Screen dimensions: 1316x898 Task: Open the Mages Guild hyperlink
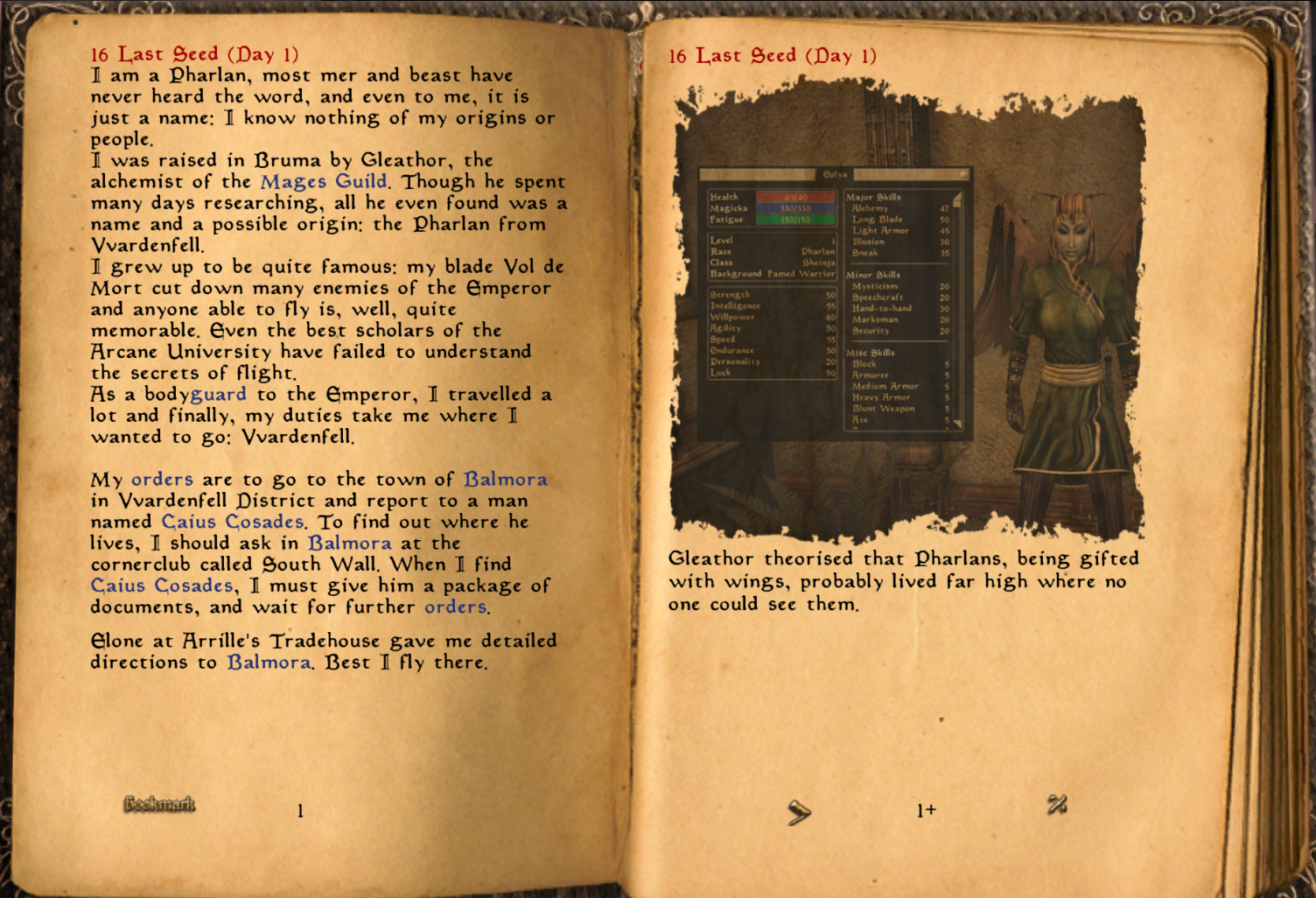point(324,181)
